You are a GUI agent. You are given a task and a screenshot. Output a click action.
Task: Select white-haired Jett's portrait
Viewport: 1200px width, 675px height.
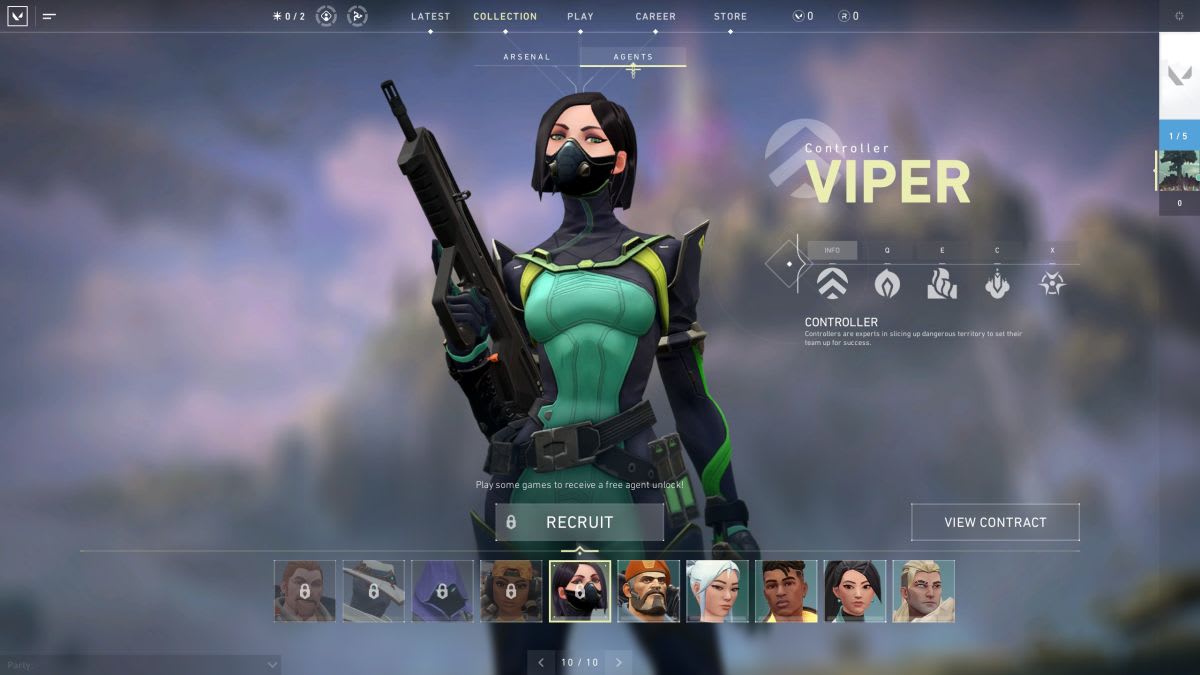tap(717, 591)
